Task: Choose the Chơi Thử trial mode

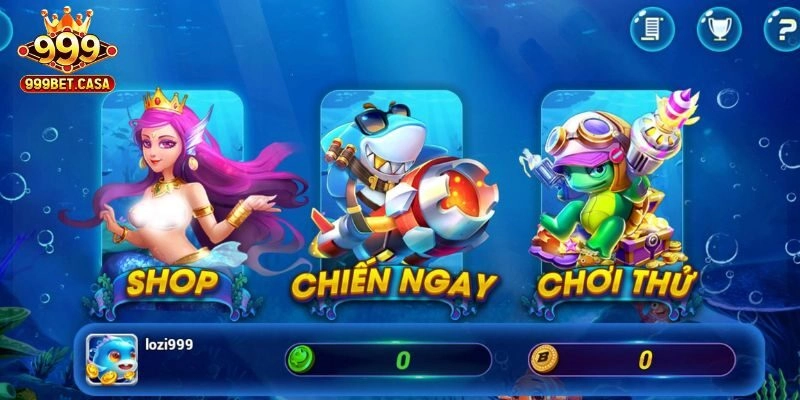Action: pyautogui.click(x=613, y=200)
